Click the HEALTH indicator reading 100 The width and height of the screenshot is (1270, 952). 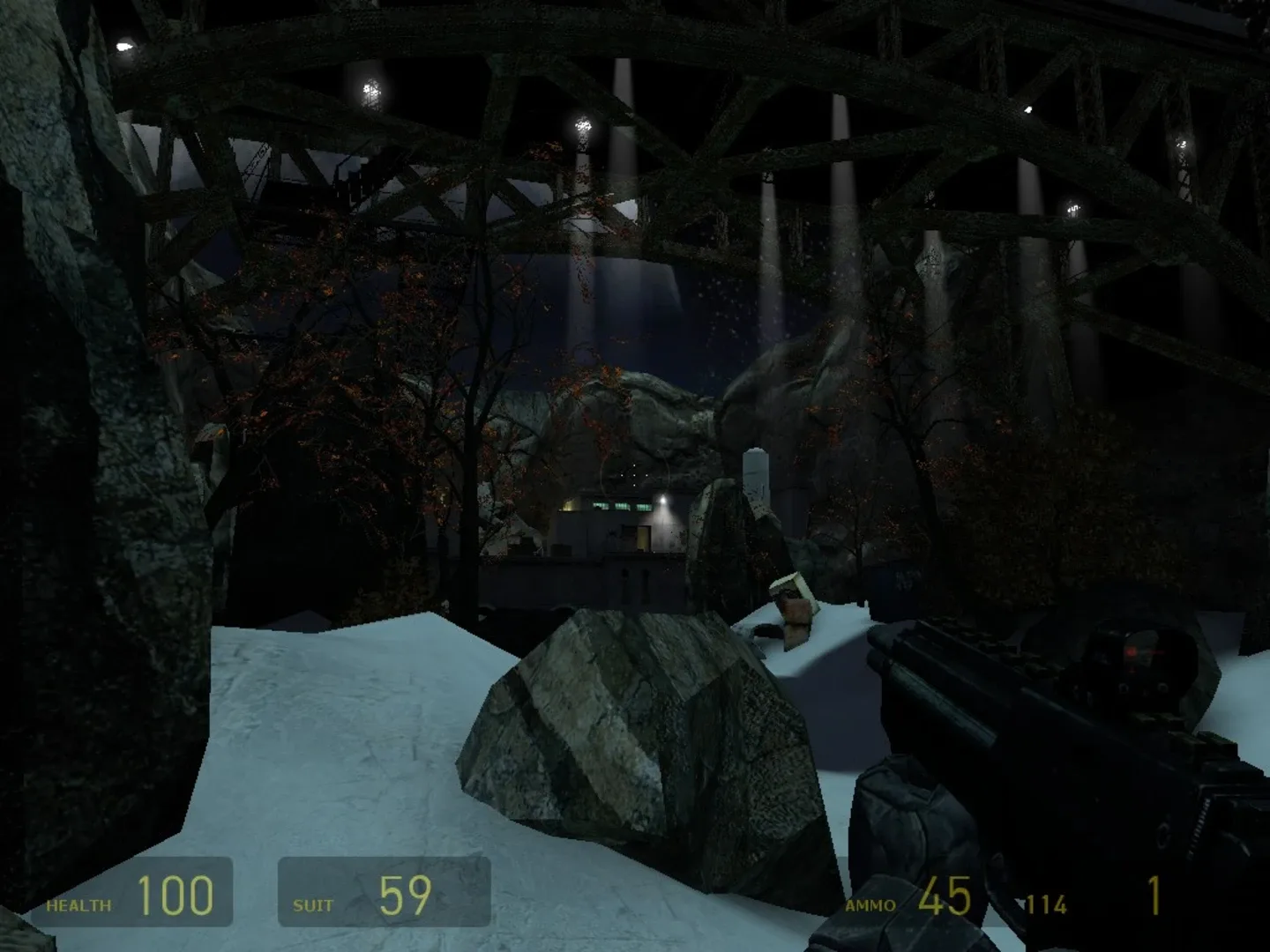coord(176,896)
